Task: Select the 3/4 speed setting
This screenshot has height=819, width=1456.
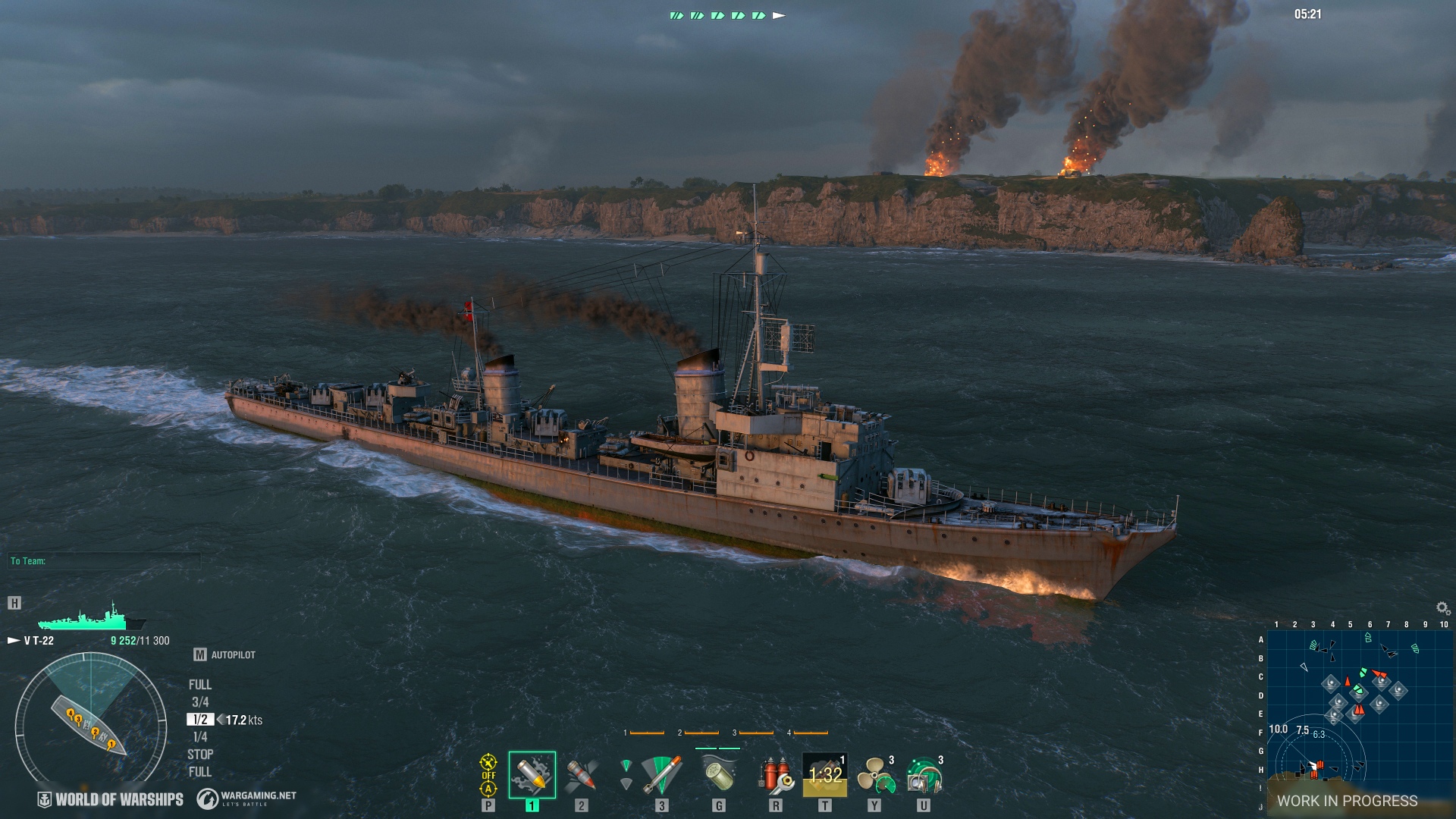Action: (x=202, y=701)
